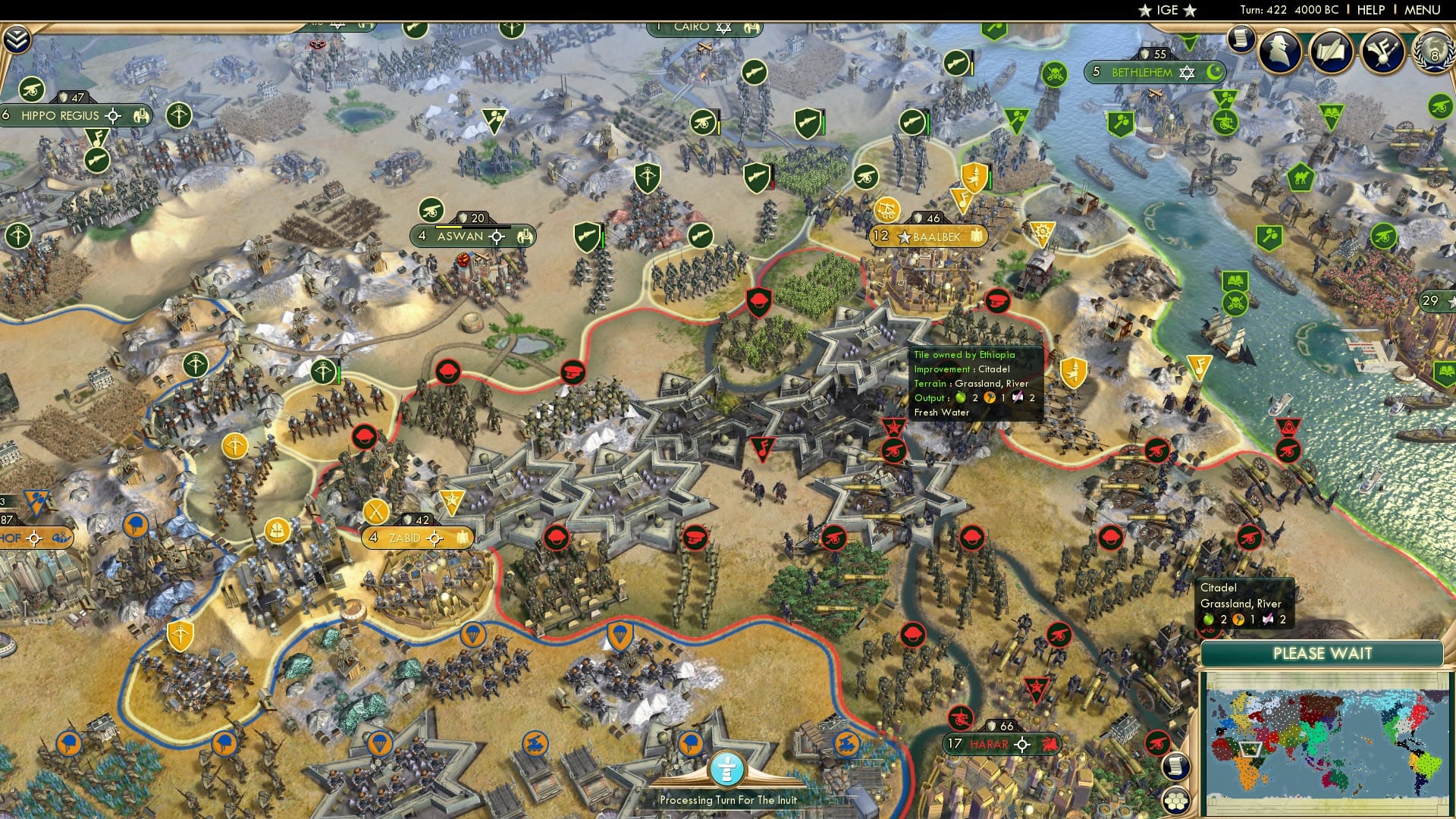Open the World Congress globe icon showing 8
This screenshot has height=819, width=1456.
[x=1435, y=52]
